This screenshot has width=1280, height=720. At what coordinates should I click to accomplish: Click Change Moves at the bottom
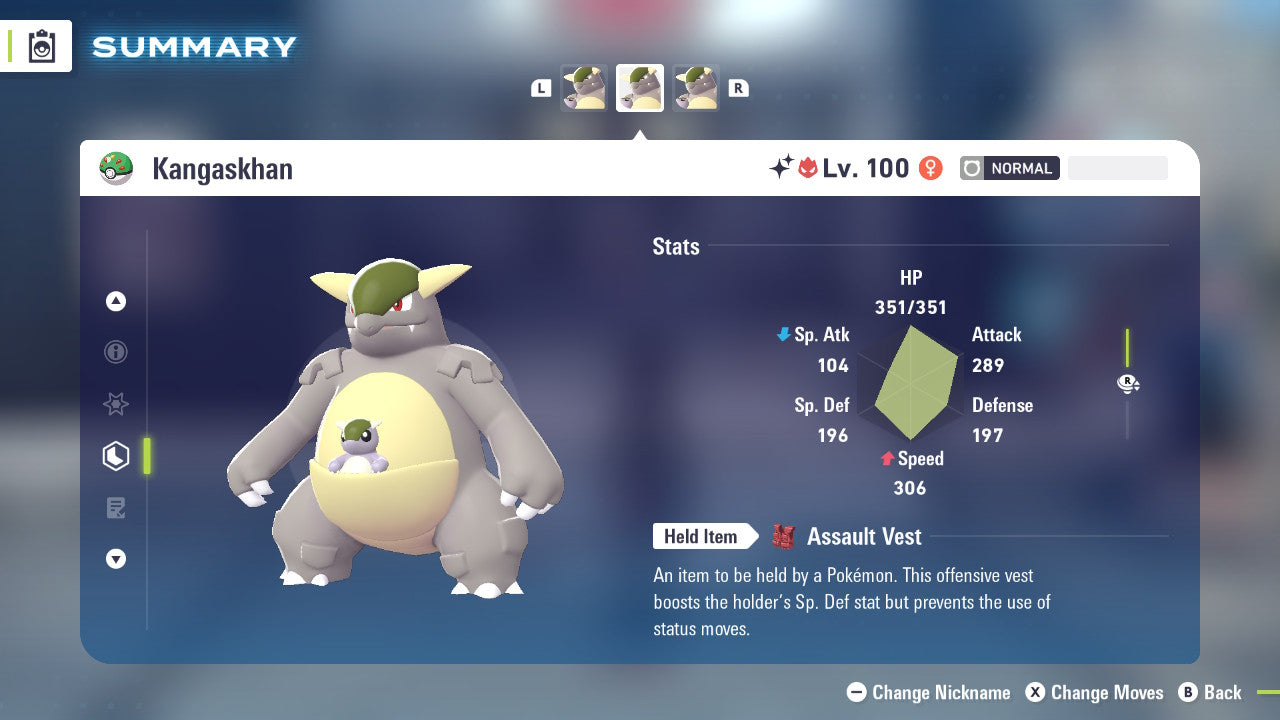tap(1097, 692)
